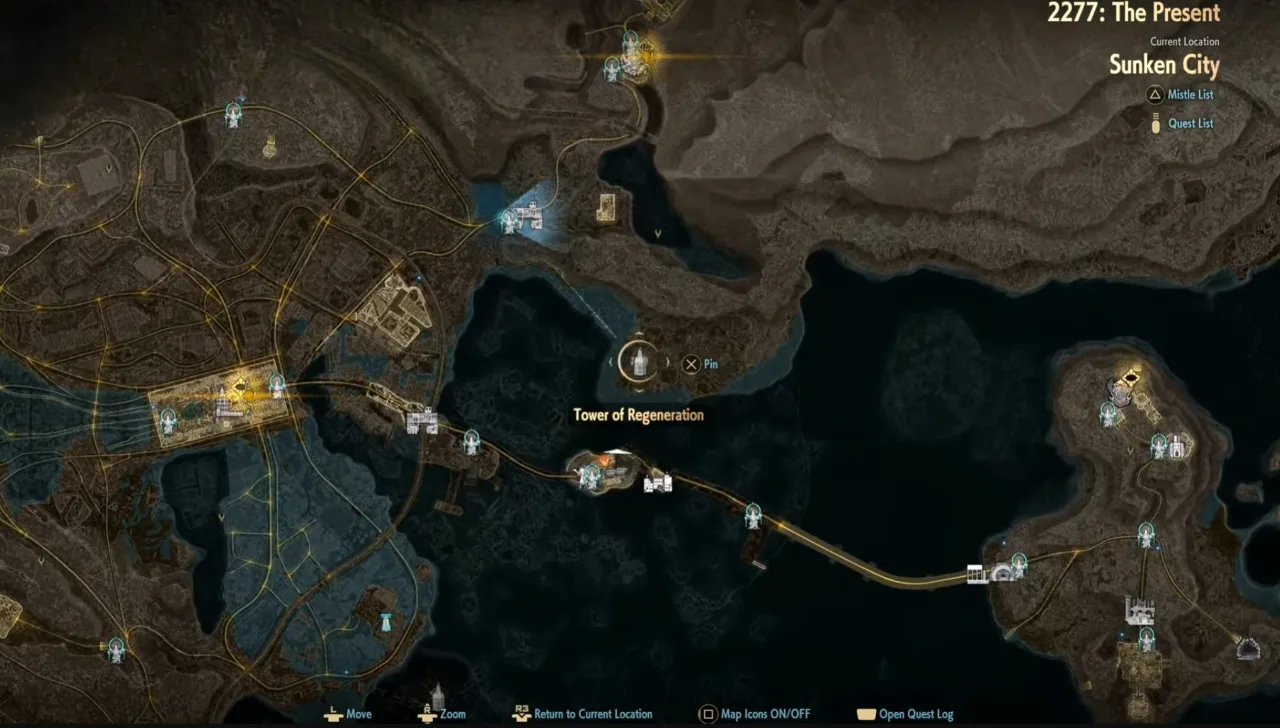
Task: Pick the Mistle marker in the blue-lit zone
Action: point(509,220)
